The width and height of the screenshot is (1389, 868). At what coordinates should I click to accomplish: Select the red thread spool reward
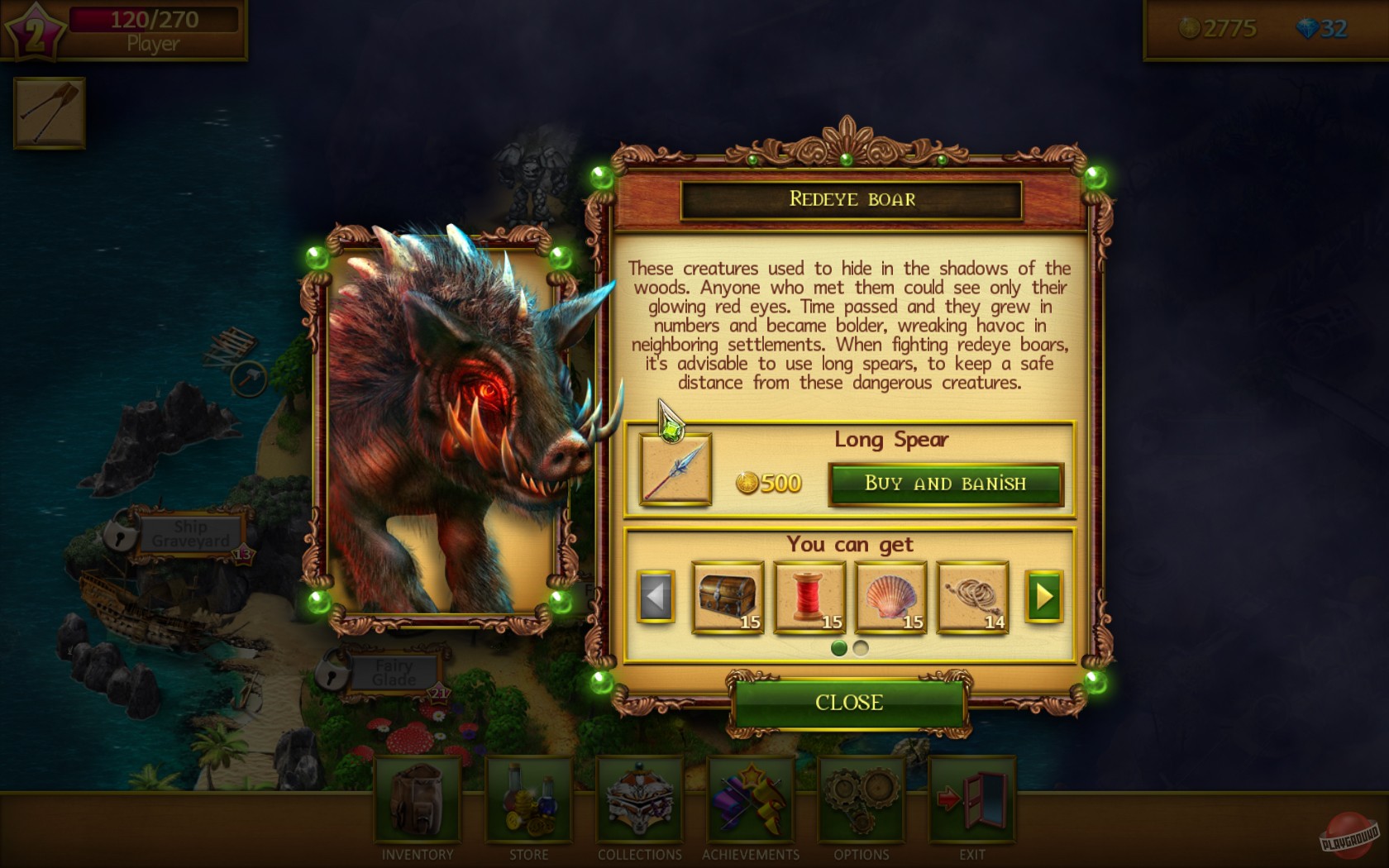pyautogui.click(x=808, y=595)
